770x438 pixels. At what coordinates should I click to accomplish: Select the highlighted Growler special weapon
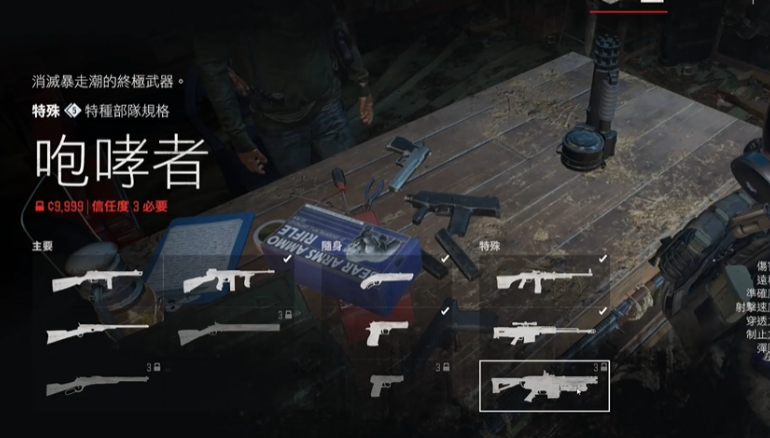click(544, 386)
